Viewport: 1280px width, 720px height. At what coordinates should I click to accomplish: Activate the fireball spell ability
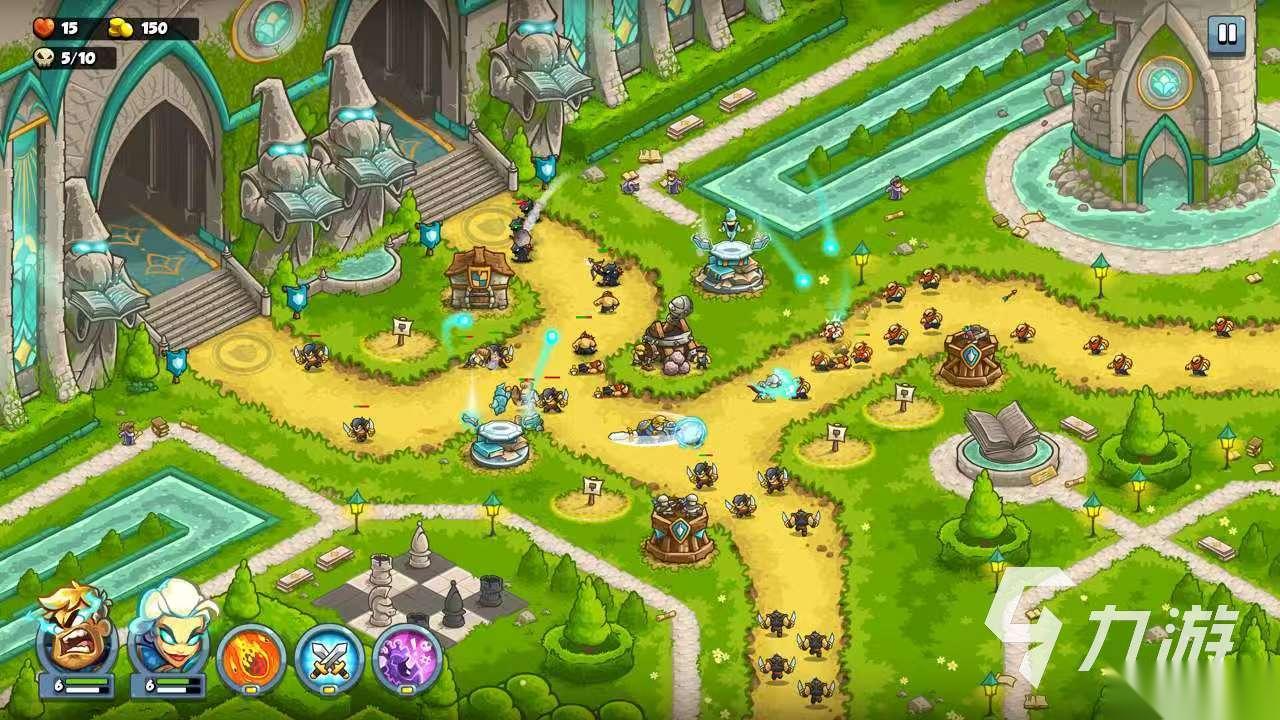251,658
